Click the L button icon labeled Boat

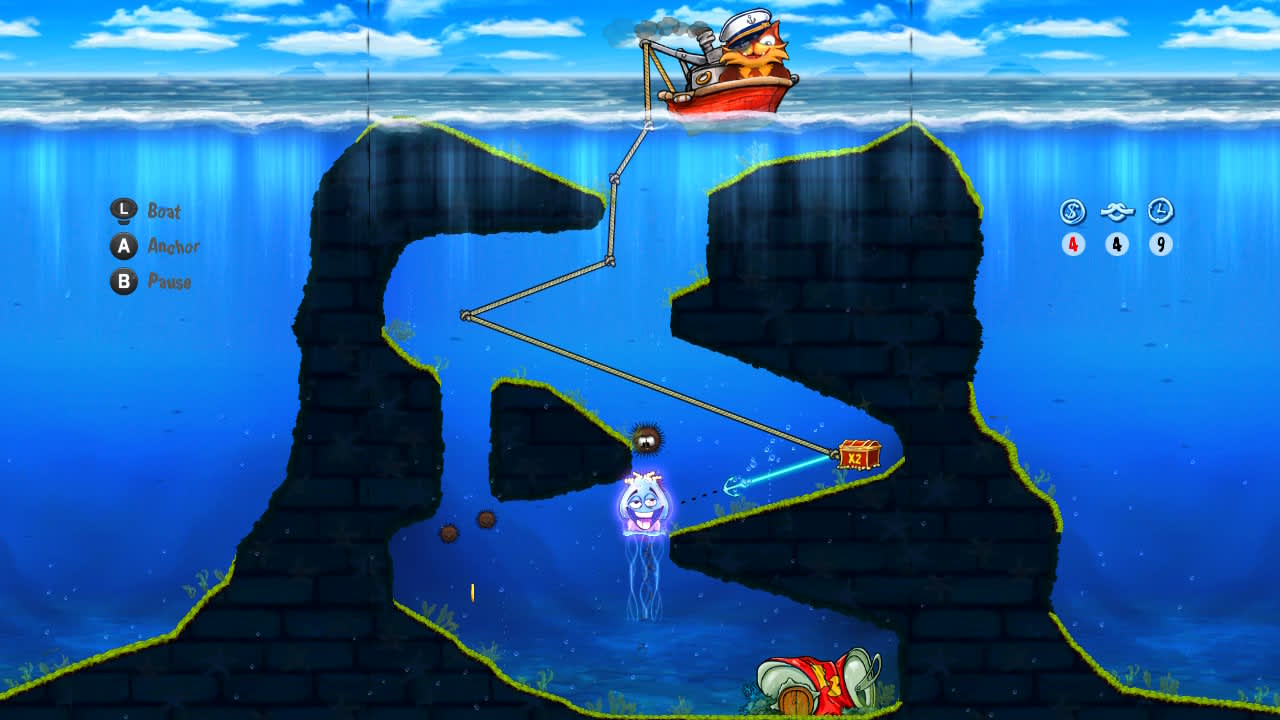pos(122,211)
